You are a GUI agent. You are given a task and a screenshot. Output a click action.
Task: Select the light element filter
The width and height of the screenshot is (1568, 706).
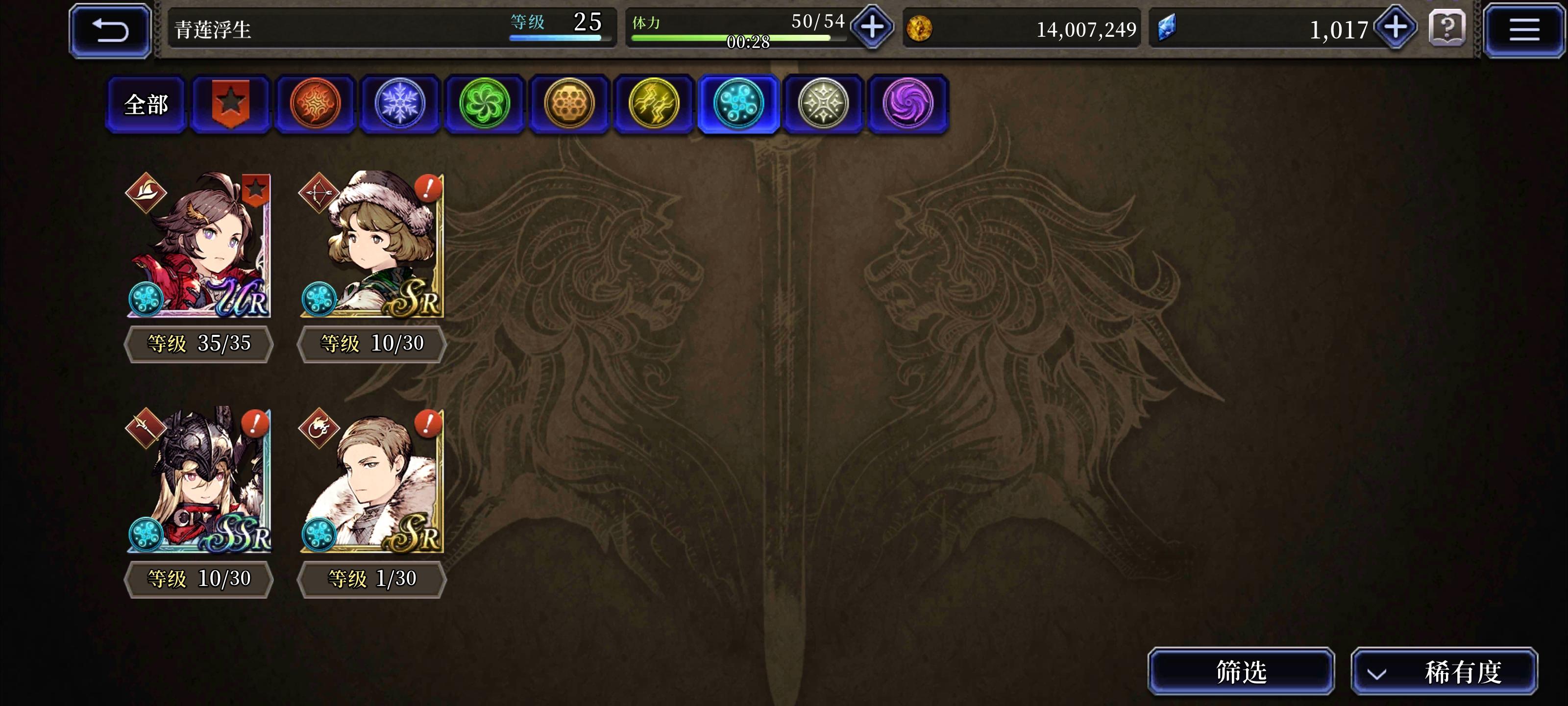[x=823, y=103]
